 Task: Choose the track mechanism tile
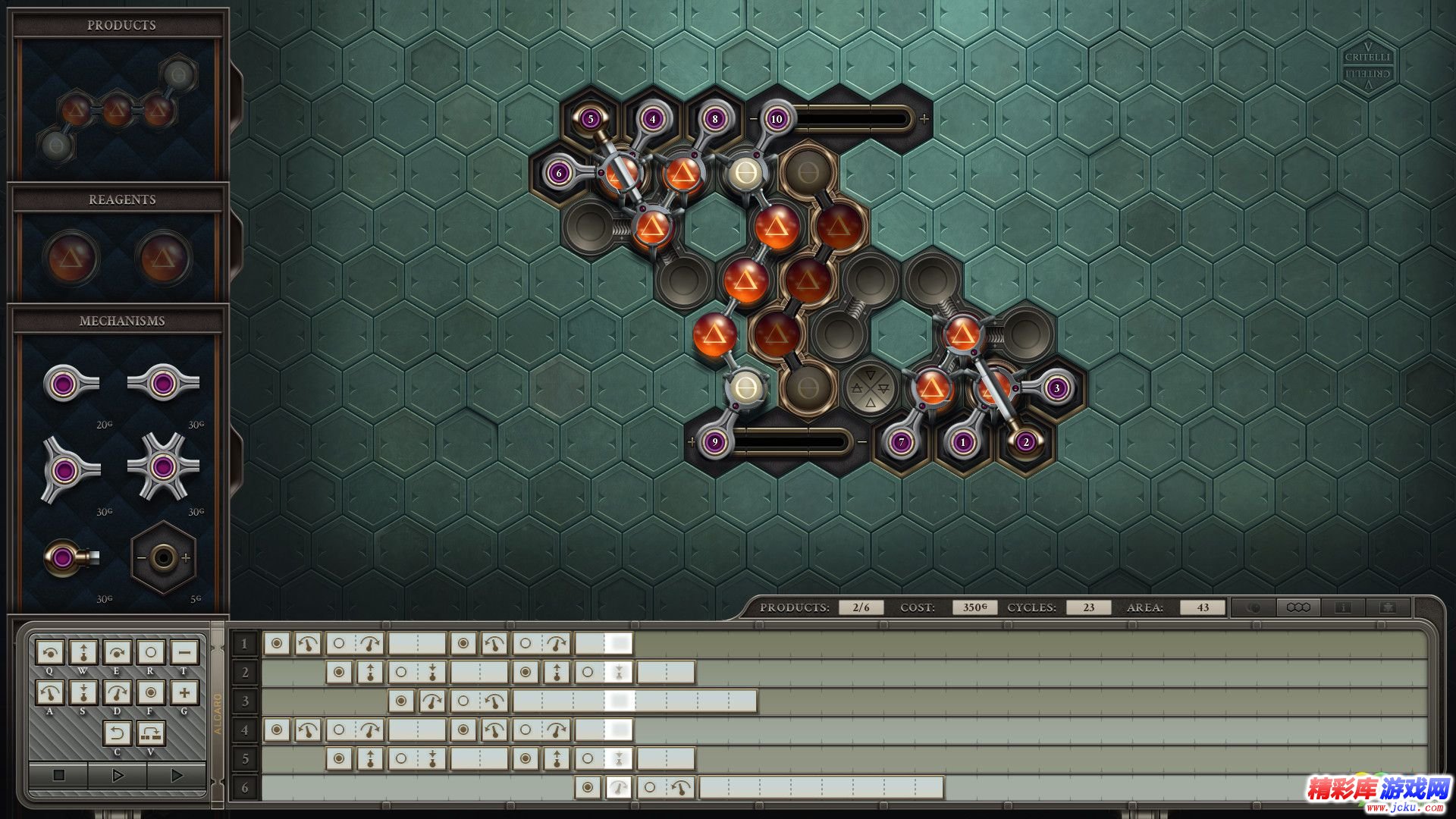click(x=163, y=558)
